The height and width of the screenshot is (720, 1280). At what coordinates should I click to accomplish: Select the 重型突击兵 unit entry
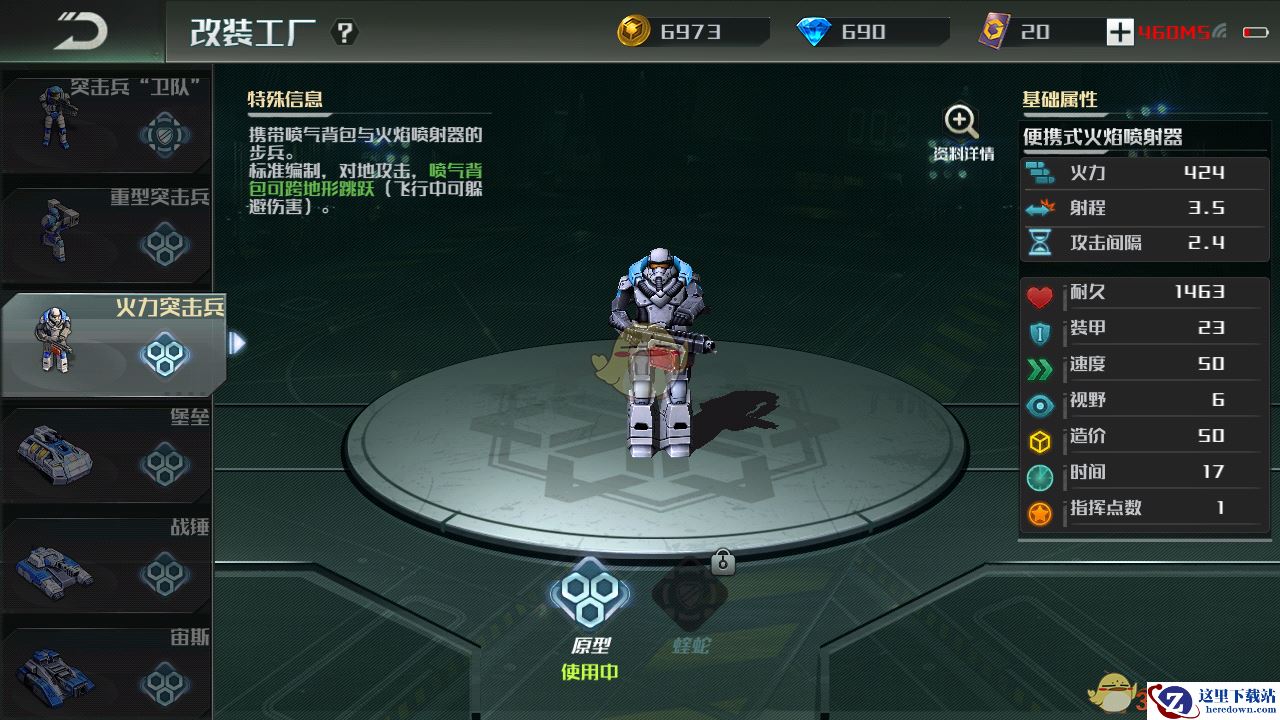[x=106, y=229]
